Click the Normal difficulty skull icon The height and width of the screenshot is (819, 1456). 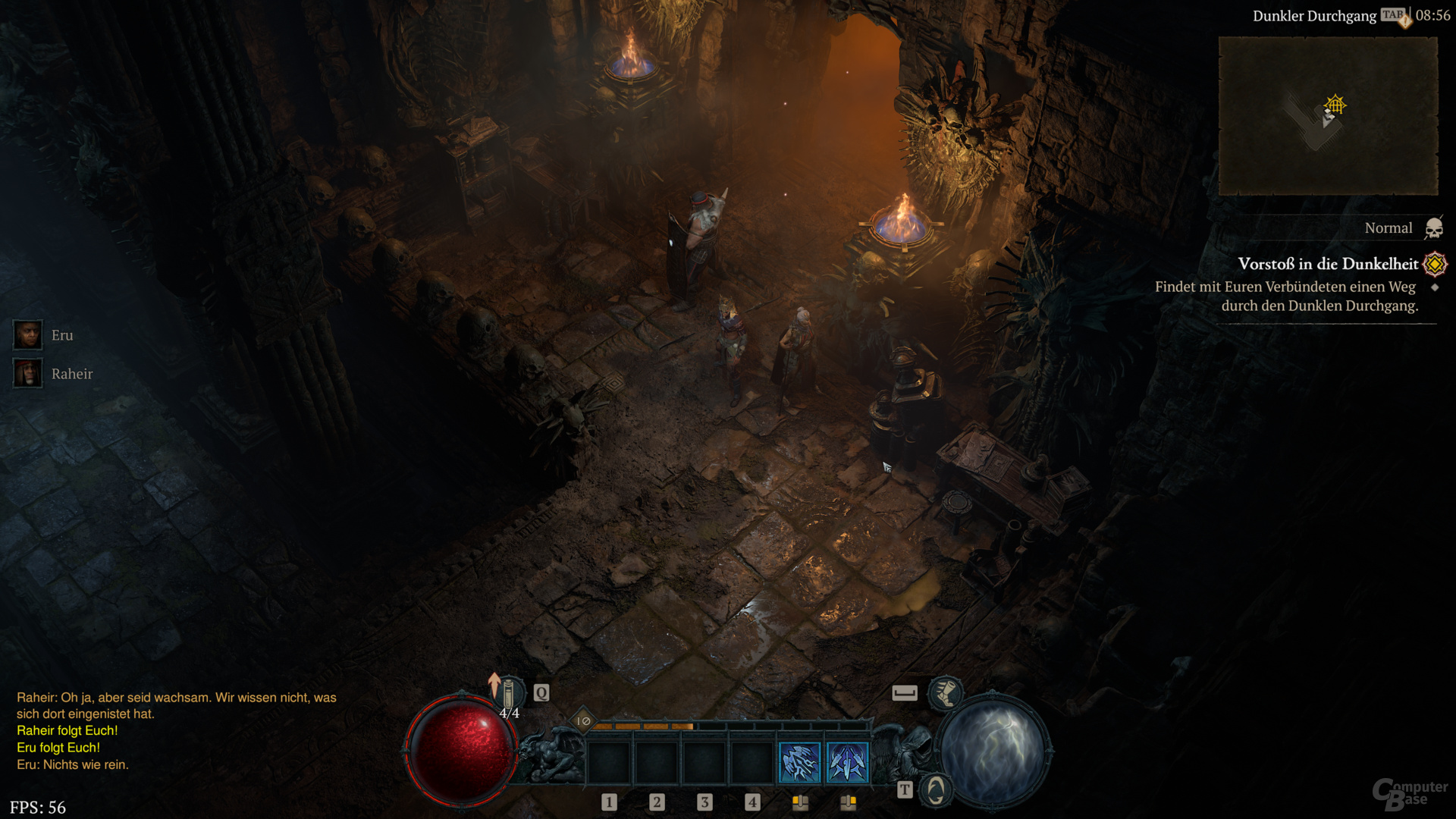(1433, 227)
